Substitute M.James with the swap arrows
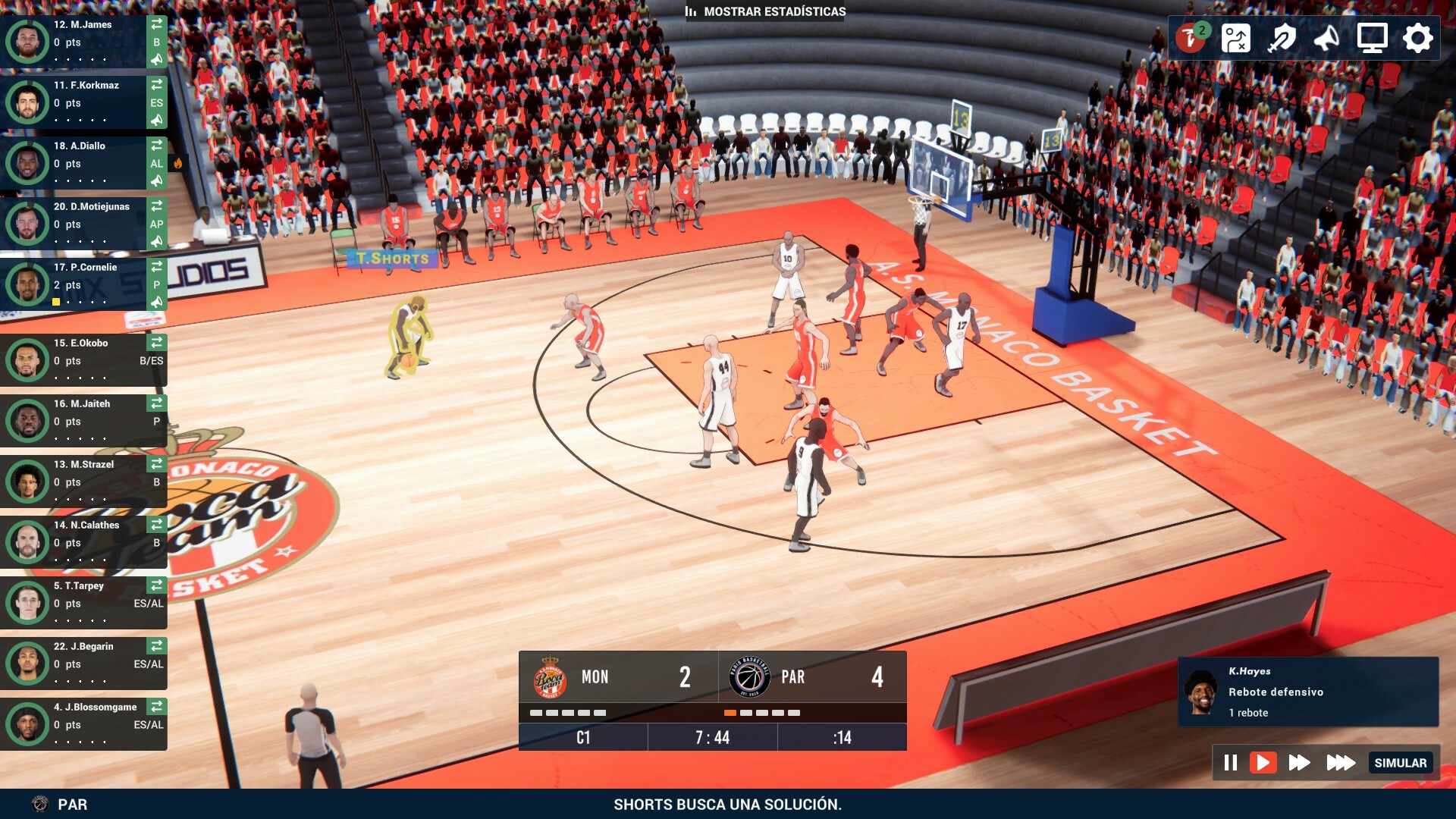Viewport: 1456px width, 819px height. 157,24
